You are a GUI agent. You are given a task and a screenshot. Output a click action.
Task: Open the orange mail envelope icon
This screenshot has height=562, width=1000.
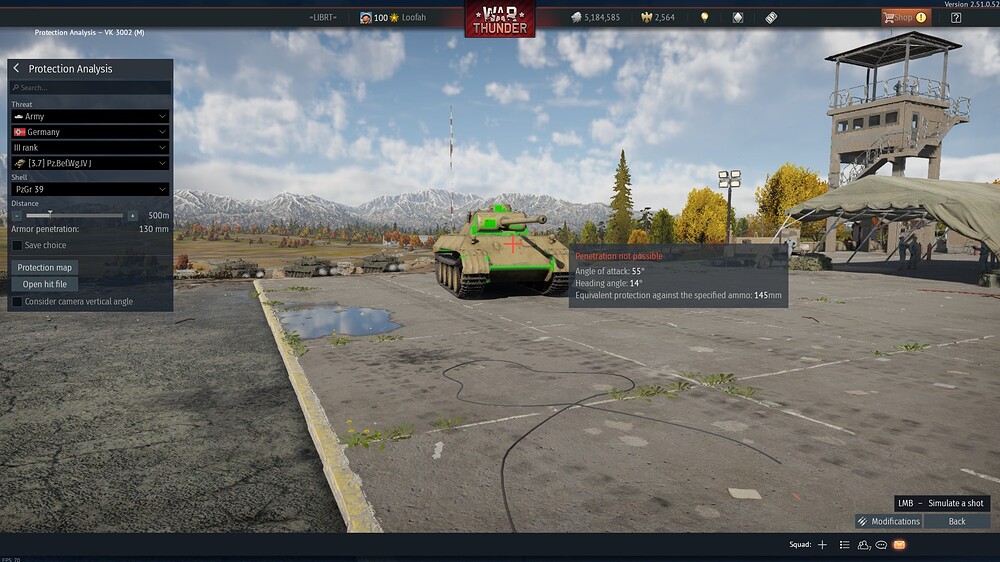(899, 545)
